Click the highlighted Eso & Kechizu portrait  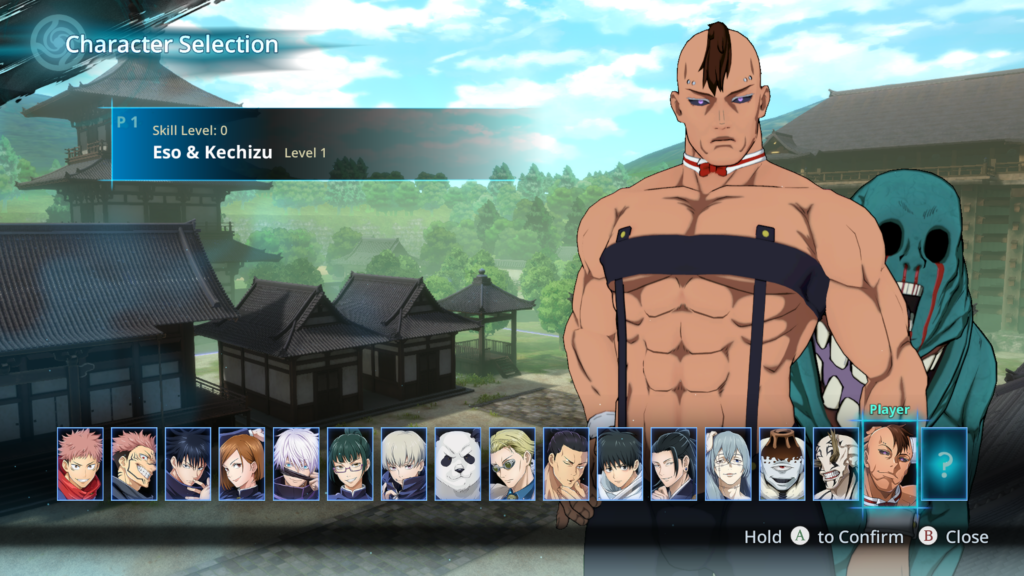click(x=889, y=463)
